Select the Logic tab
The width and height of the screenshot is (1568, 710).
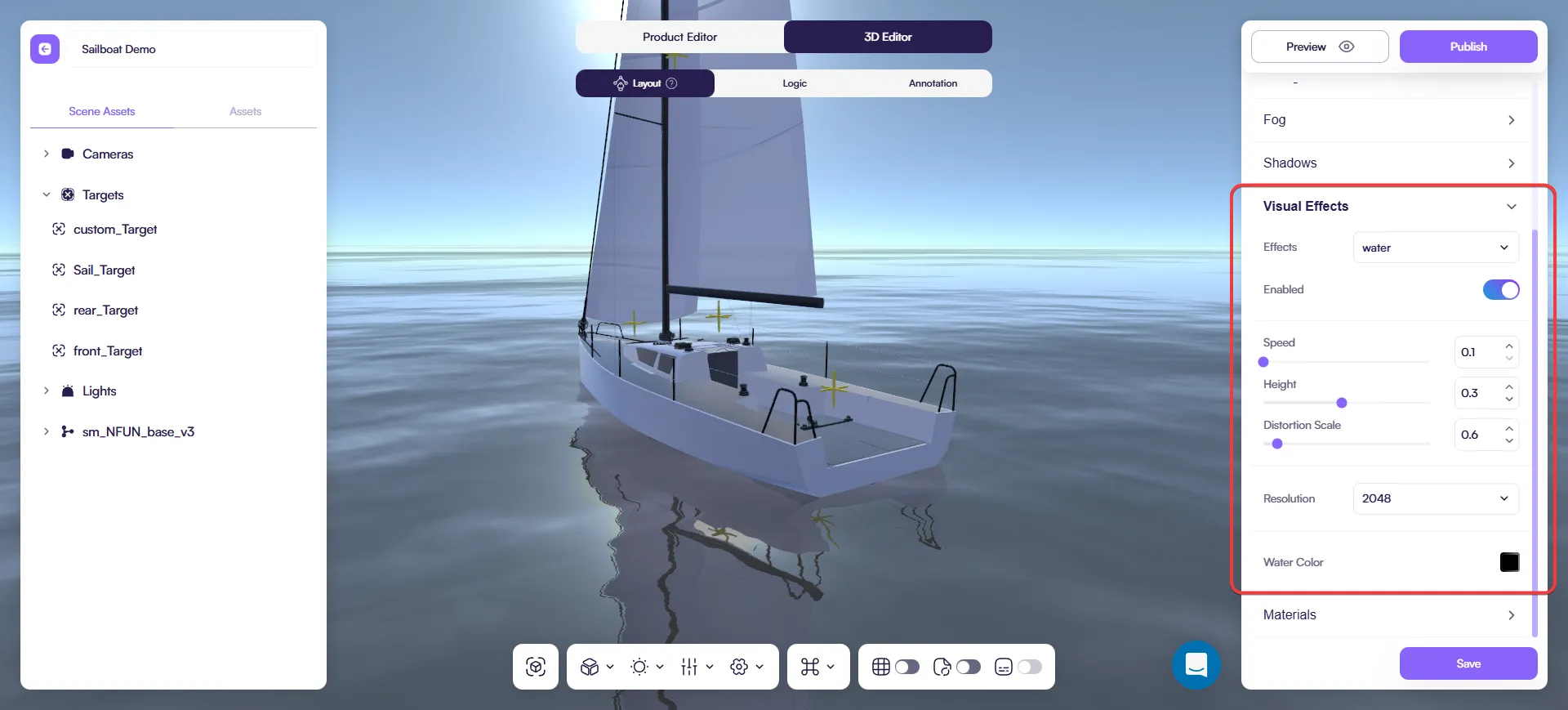pos(794,83)
